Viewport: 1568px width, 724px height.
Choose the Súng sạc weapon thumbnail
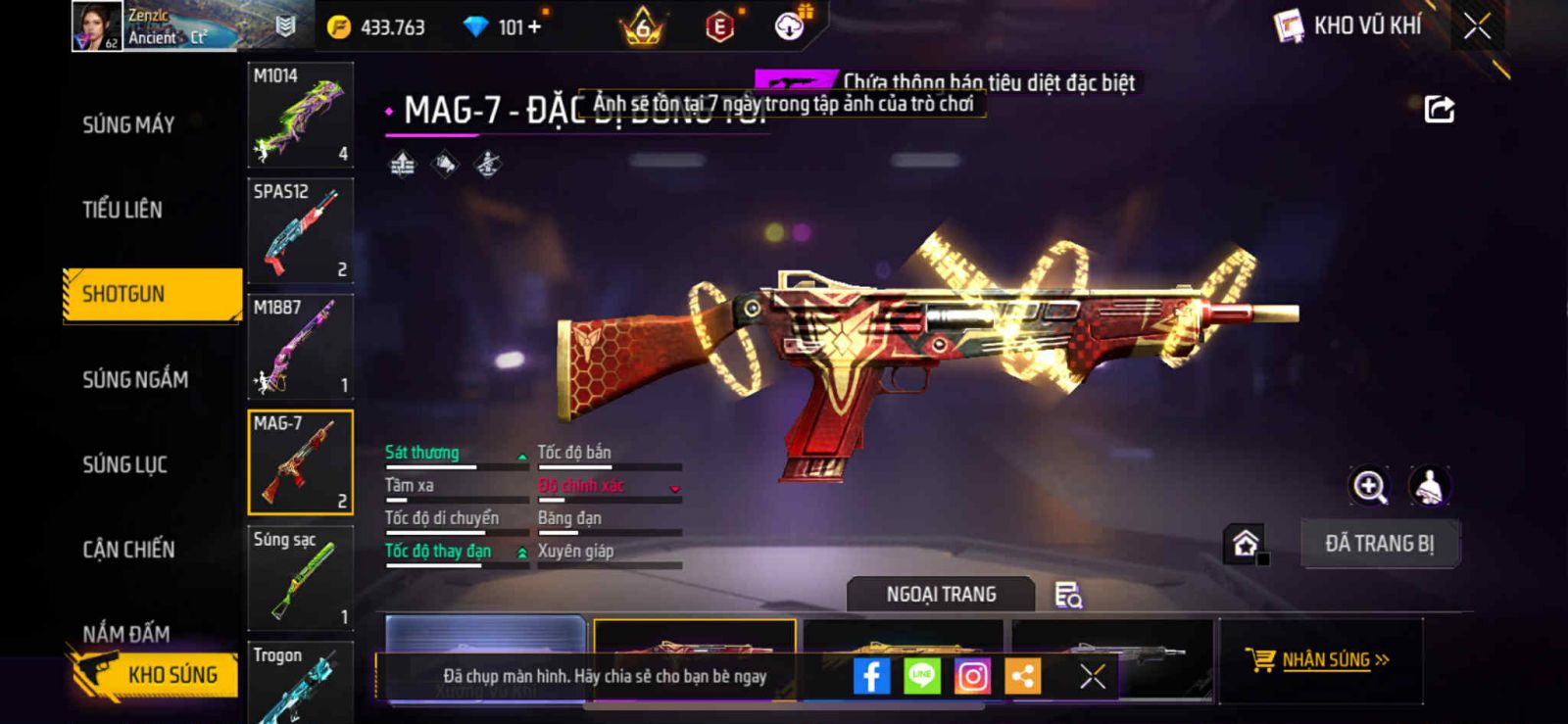[x=300, y=578]
